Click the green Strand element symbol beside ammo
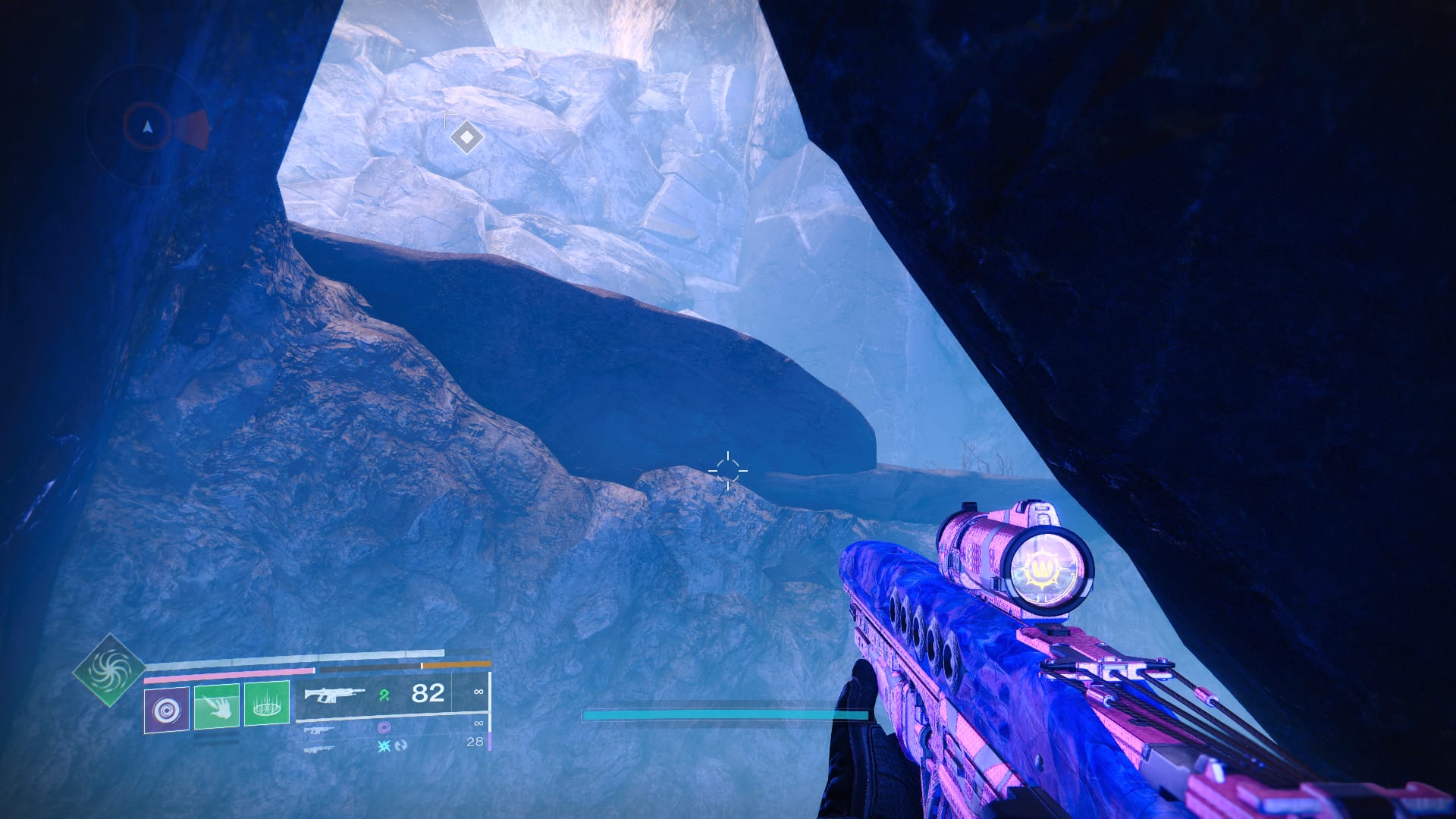This screenshot has height=819, width=1456. tap(386, 695)
